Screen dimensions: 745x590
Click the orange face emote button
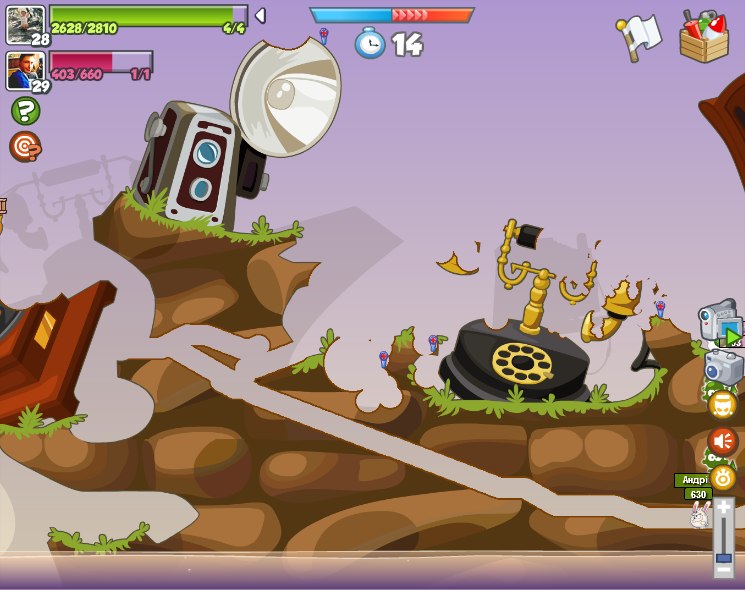(x=723, y=405)
